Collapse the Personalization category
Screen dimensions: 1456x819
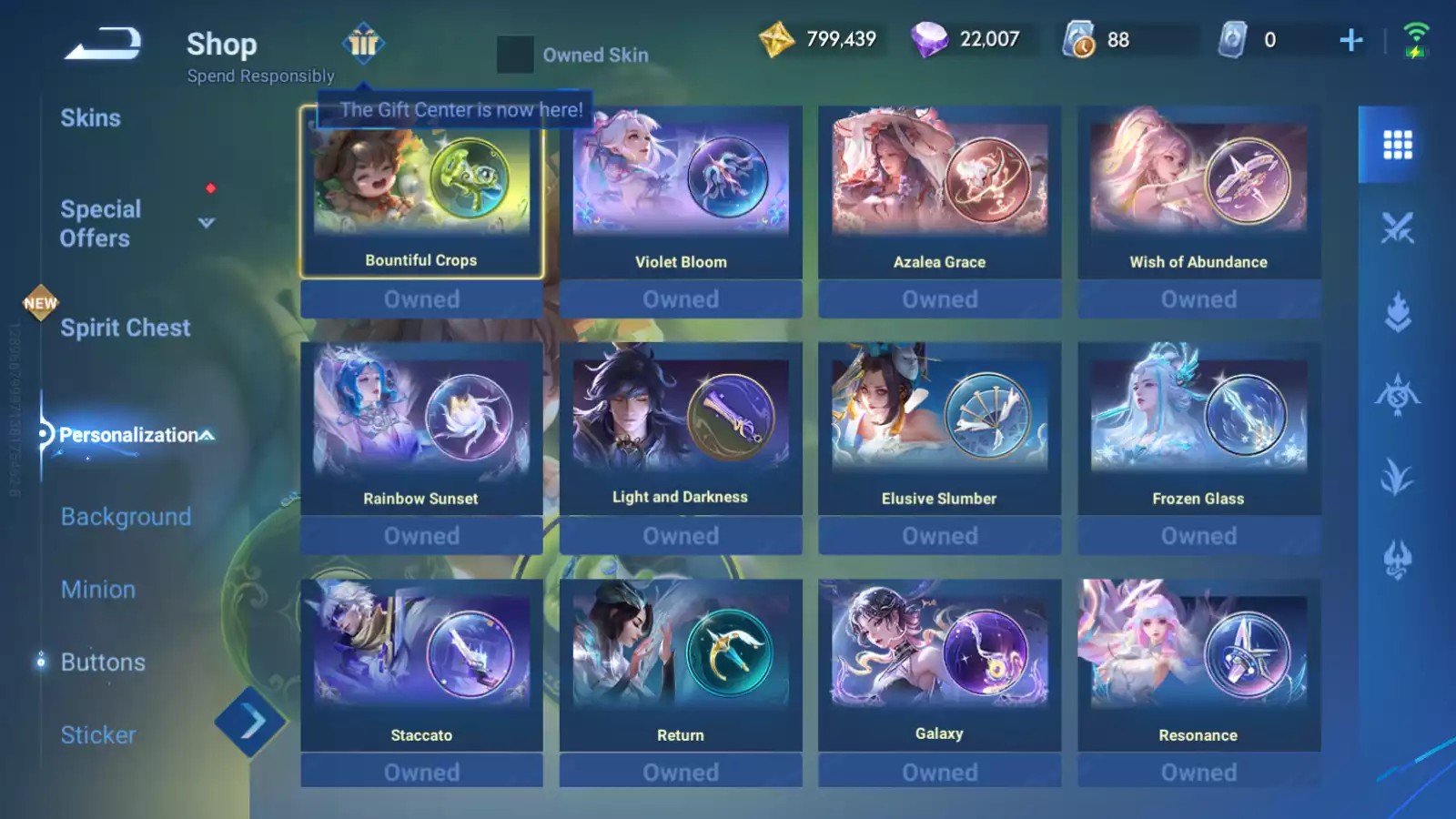pyautogui.click(x=207, y=435)
